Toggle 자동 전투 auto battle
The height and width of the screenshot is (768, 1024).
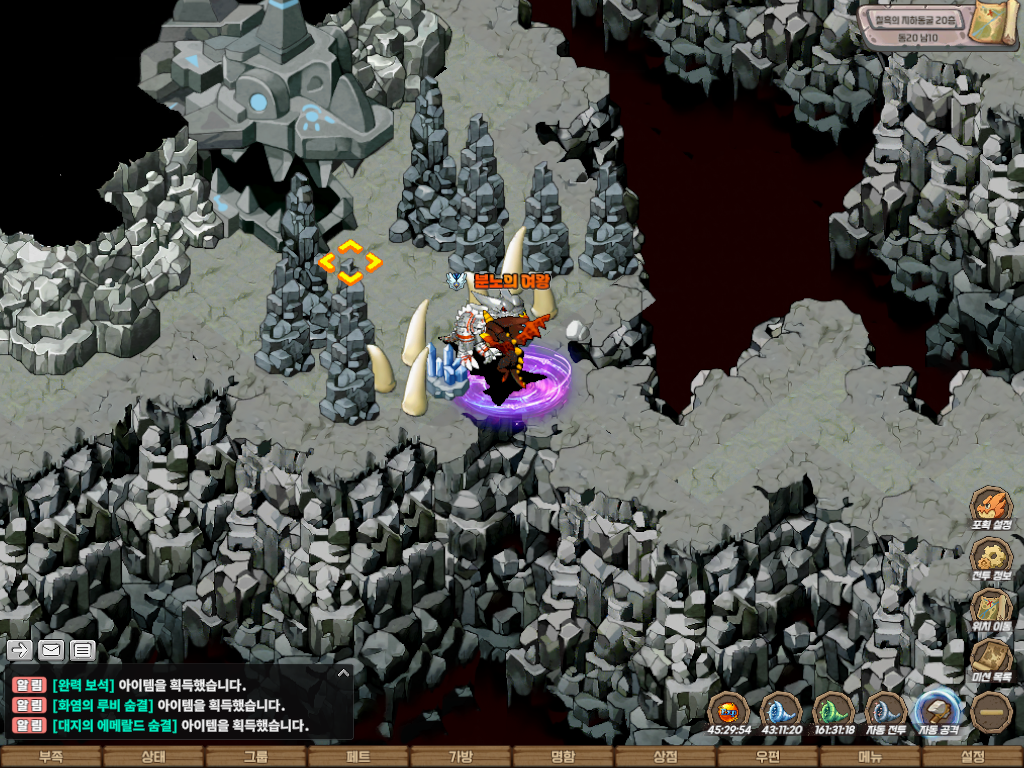click(x=886, y=711)
